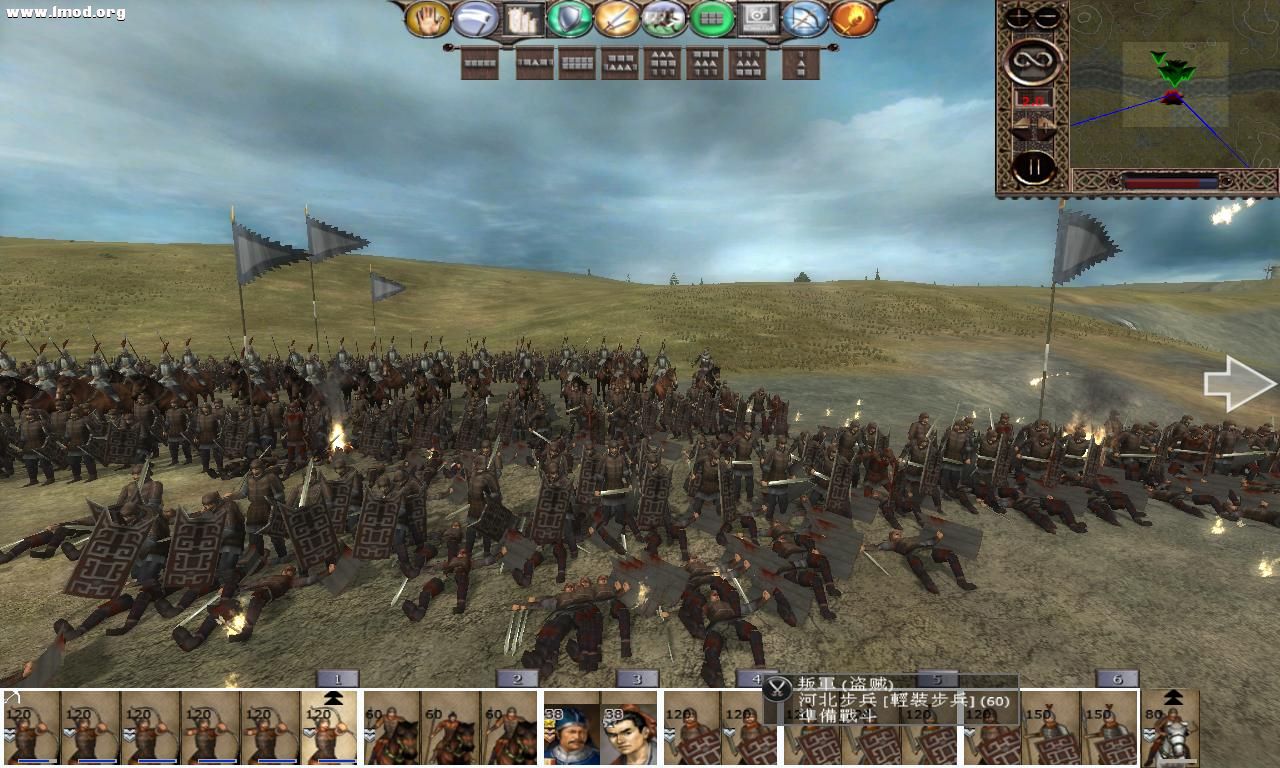Click the camera view icon on the toolbar
Screen dimensions: 1280x768
(760, 16)
